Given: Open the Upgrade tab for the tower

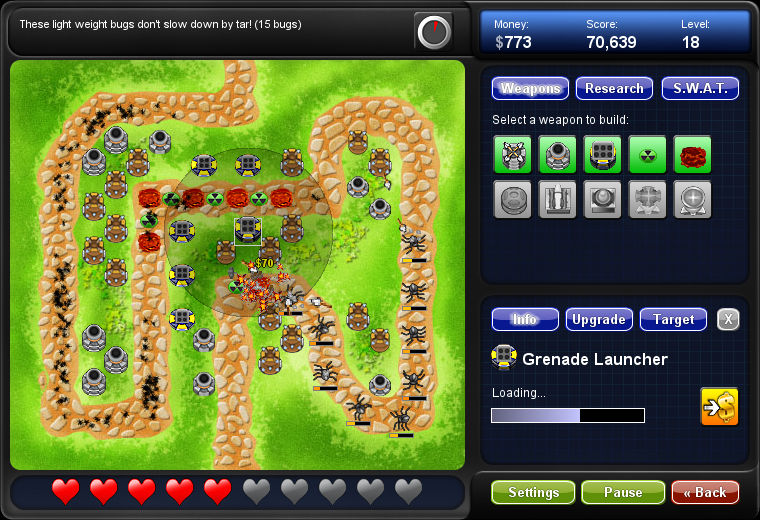Looking at the screenshot, I should (x=598, y=320).
